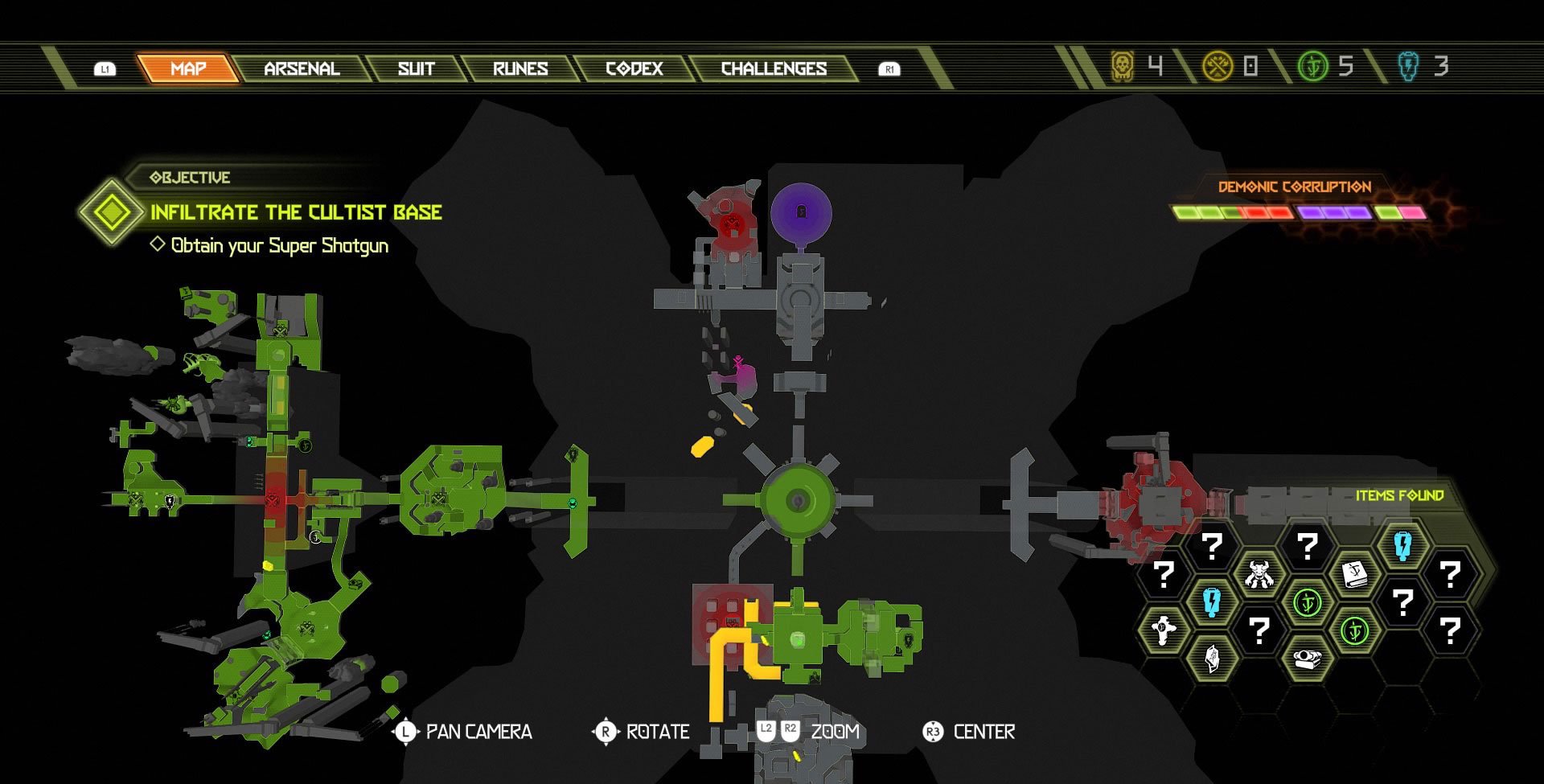Open the Challenges tab
This screenshot has height=784, width=1544.
click(x=774, y=68)
